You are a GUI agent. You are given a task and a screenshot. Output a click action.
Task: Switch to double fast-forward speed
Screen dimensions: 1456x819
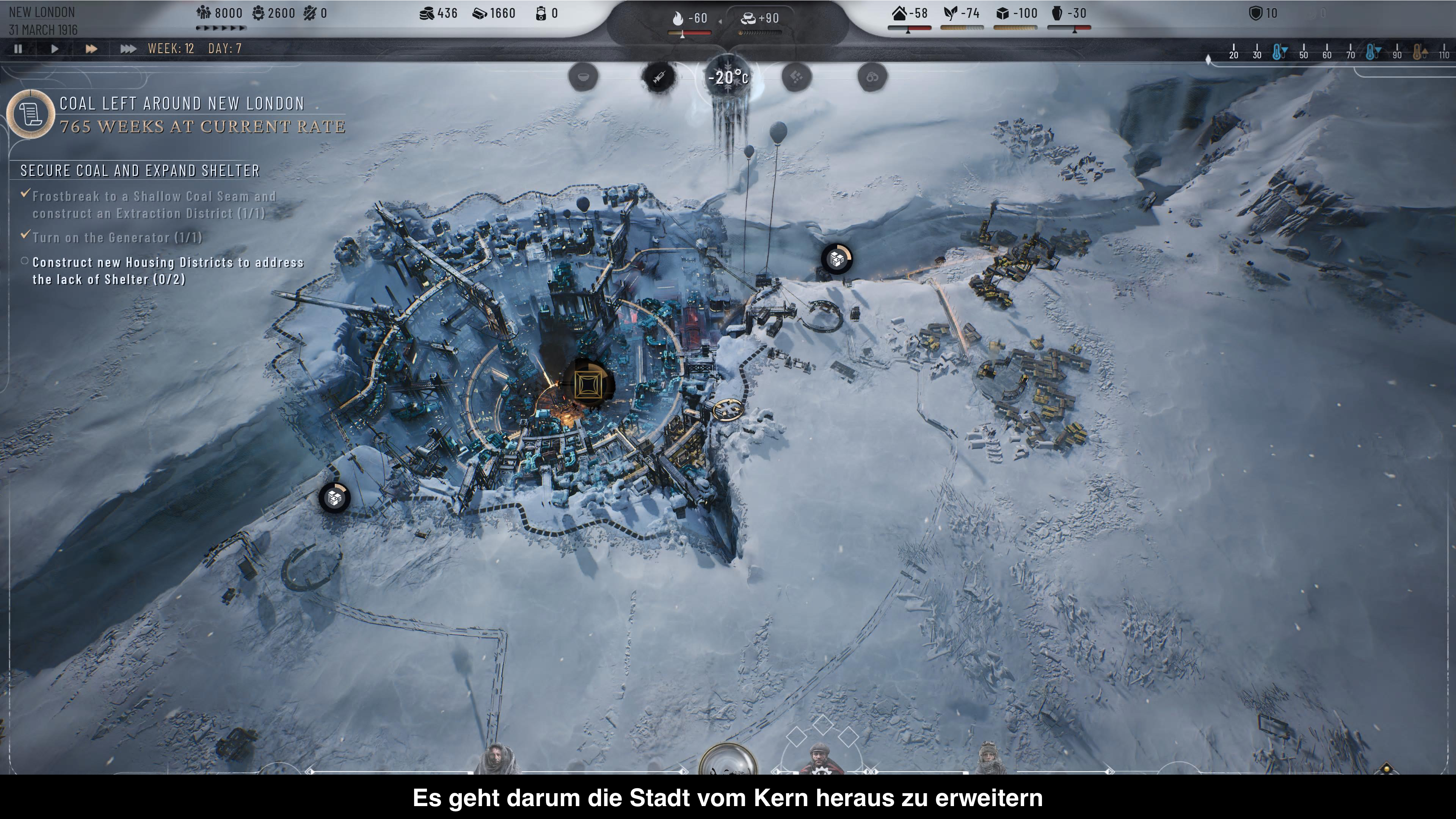click(91, 49)
